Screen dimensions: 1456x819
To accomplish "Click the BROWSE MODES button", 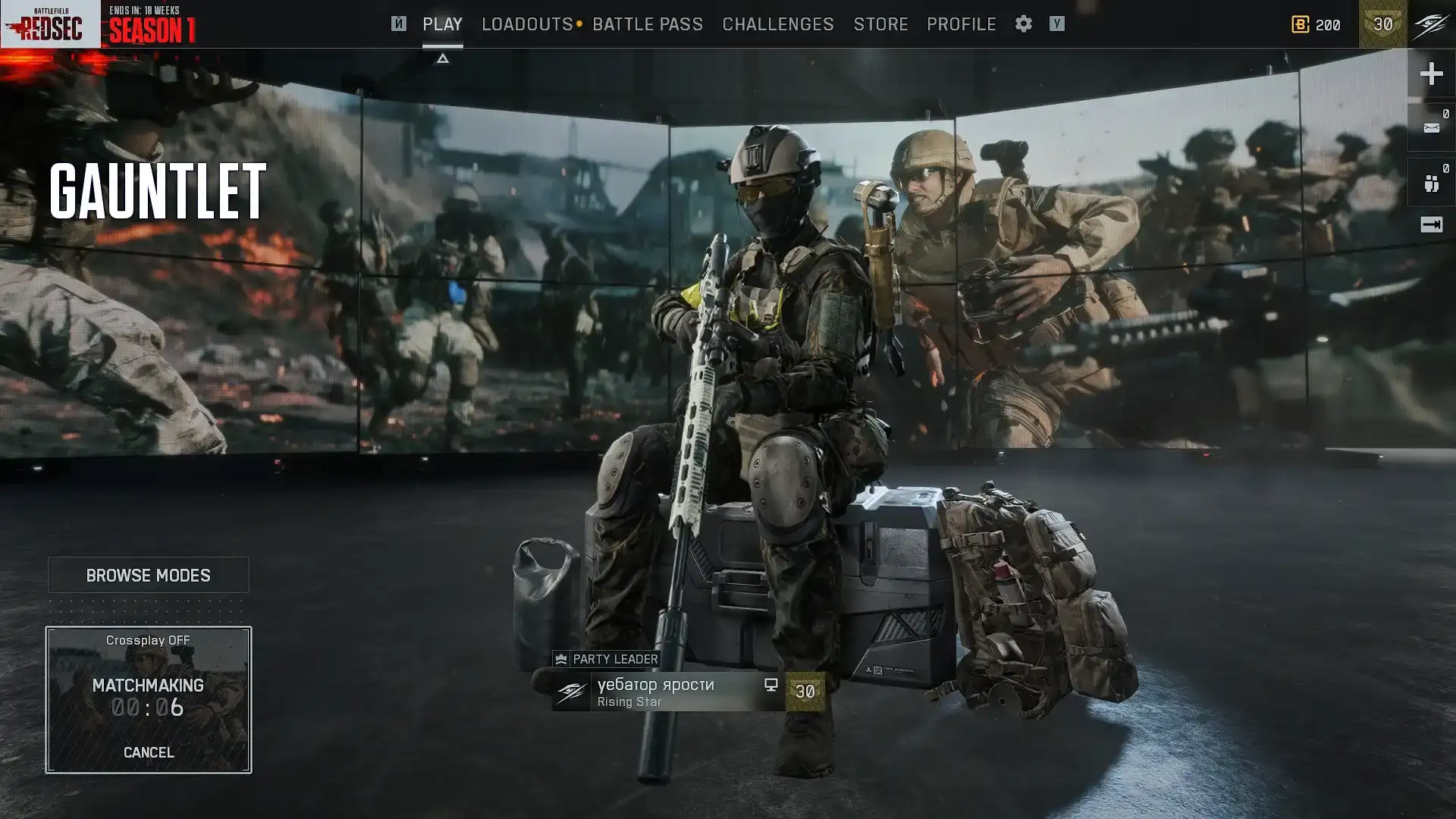I will coord(149,575).
